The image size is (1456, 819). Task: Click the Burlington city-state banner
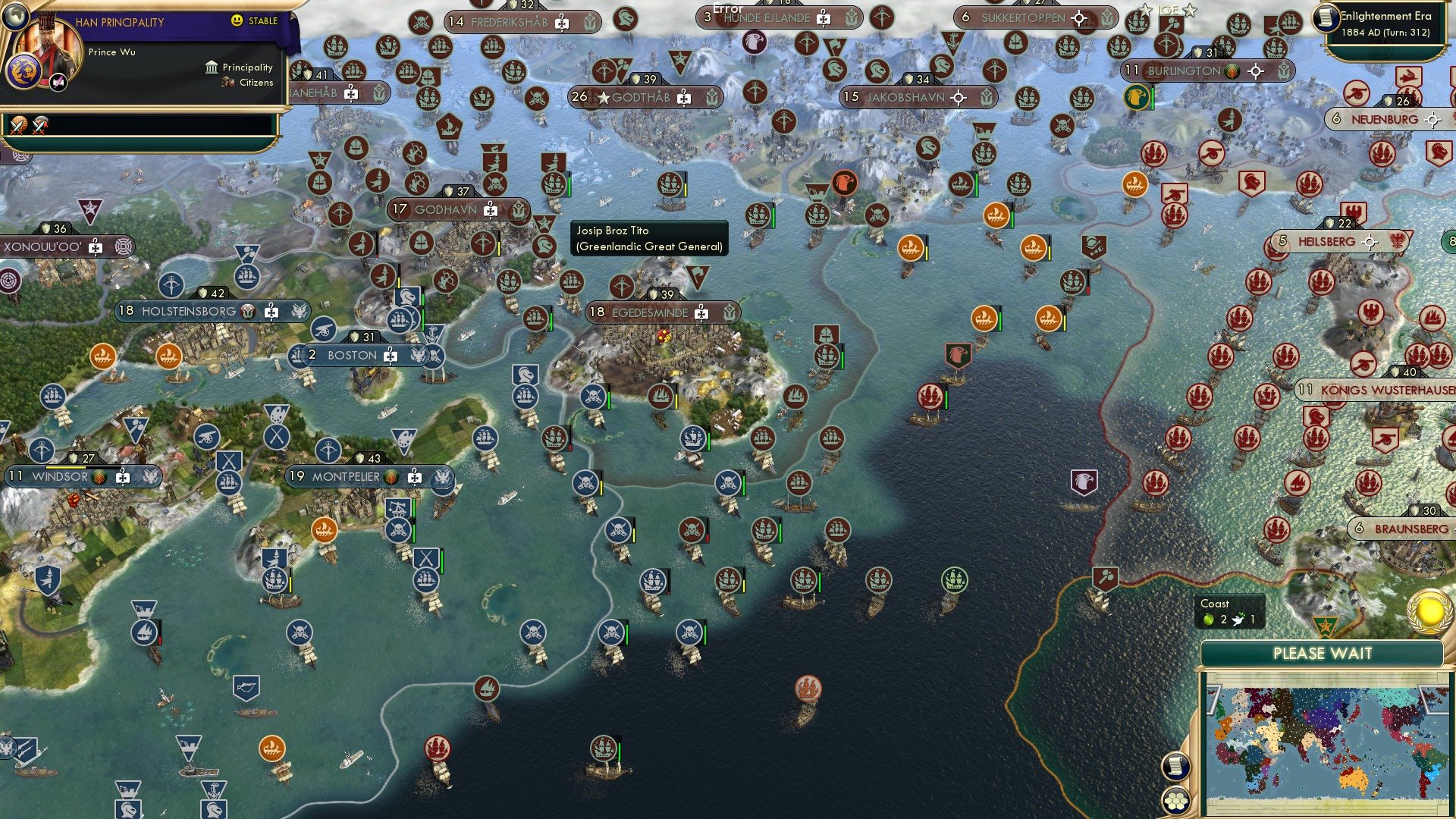click(x=1183, y=70)
